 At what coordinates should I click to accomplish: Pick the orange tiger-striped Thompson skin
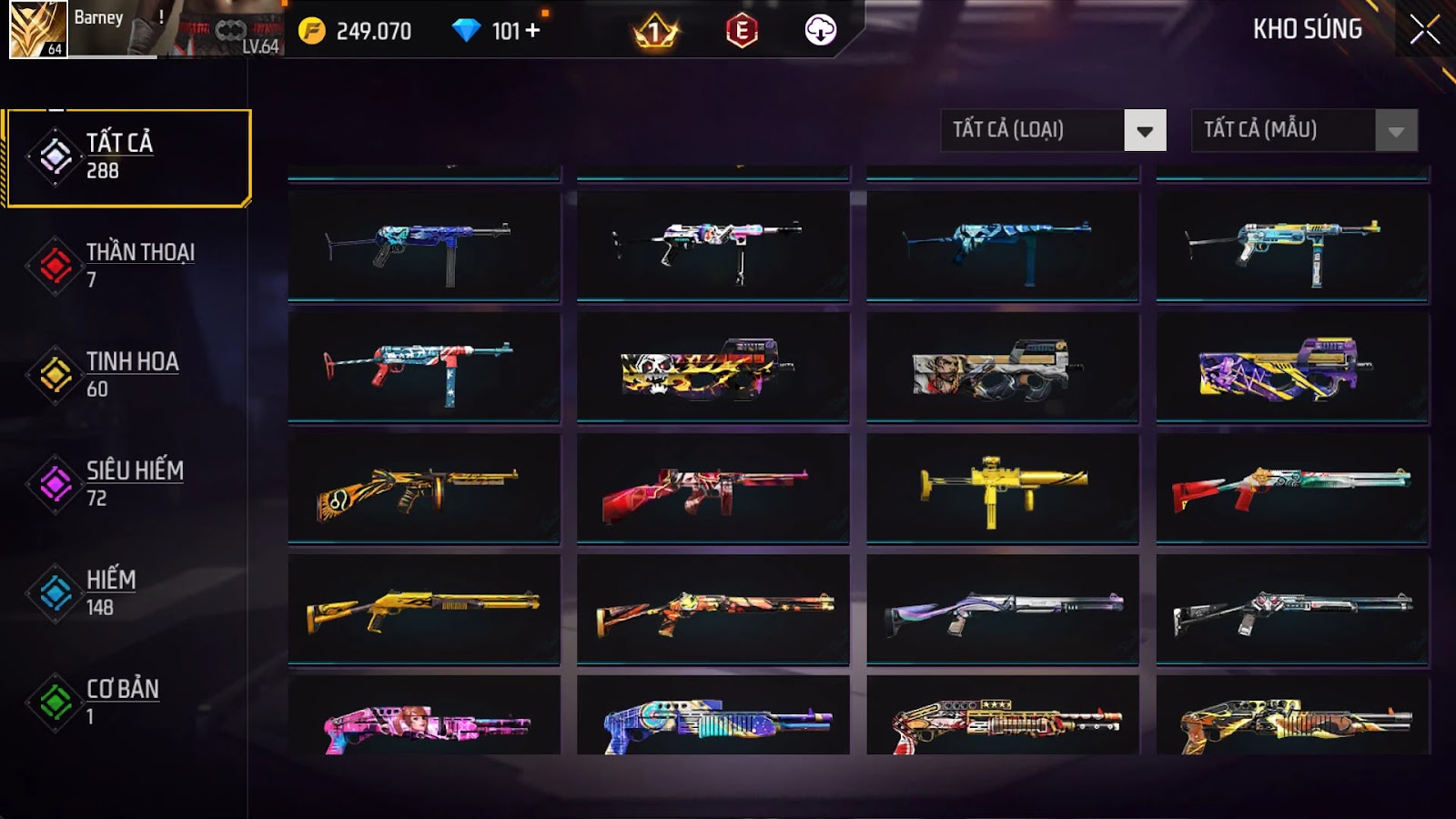click(x=424, y=489)
